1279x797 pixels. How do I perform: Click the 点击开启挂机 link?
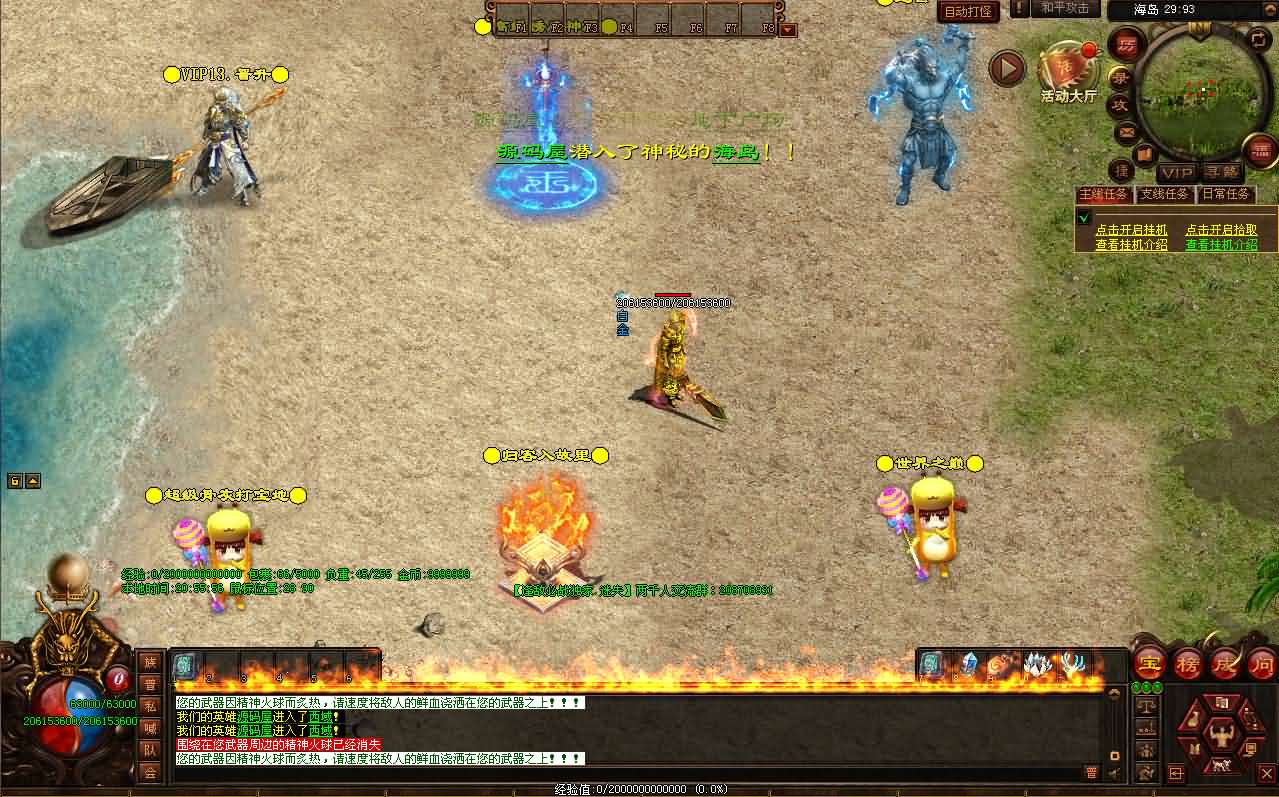point(1131,230)
